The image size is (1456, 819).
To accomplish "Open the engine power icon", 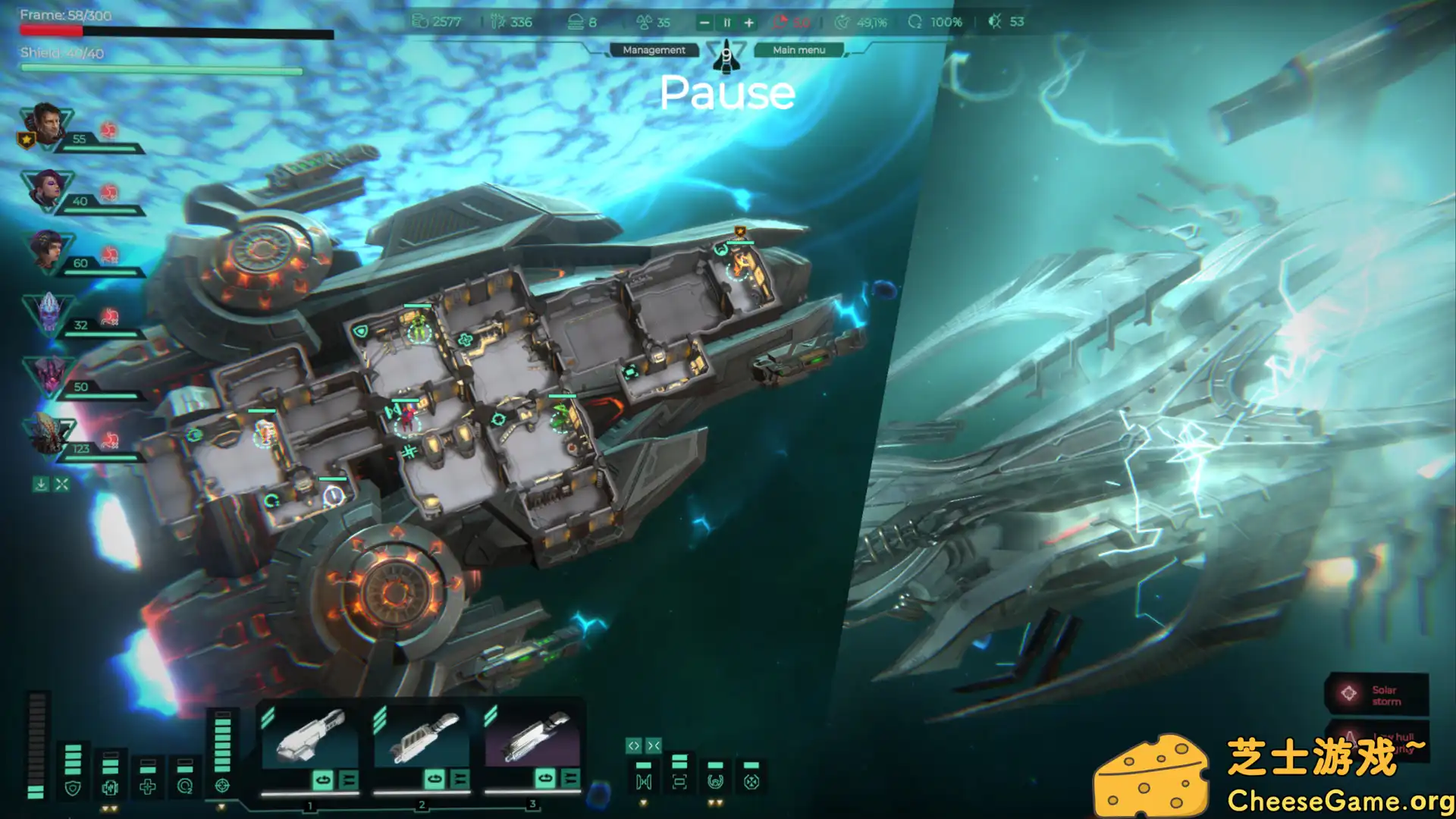I will coord(110,788).
